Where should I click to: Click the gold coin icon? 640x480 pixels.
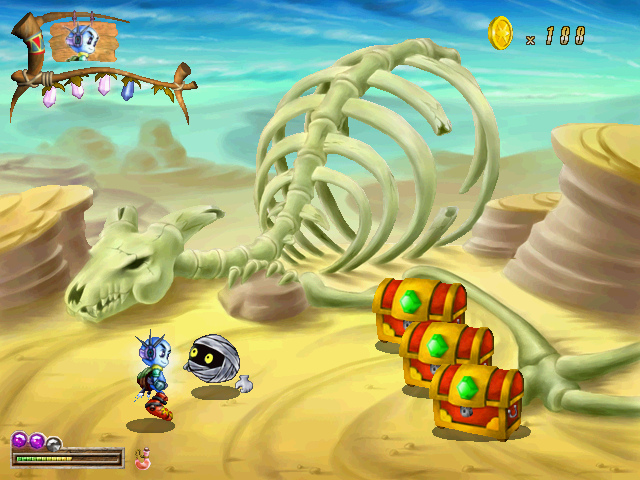[x=500, y=34]
